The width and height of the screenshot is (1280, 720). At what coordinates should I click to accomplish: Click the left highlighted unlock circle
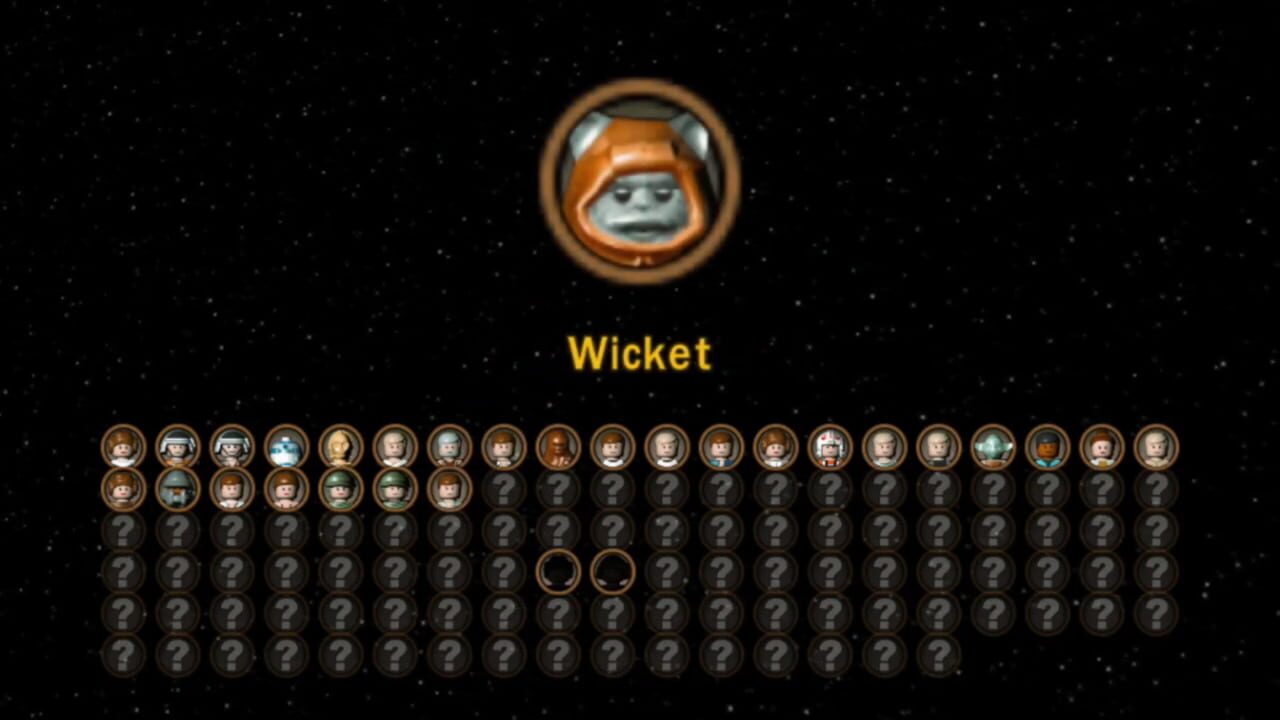coord(558,572)
